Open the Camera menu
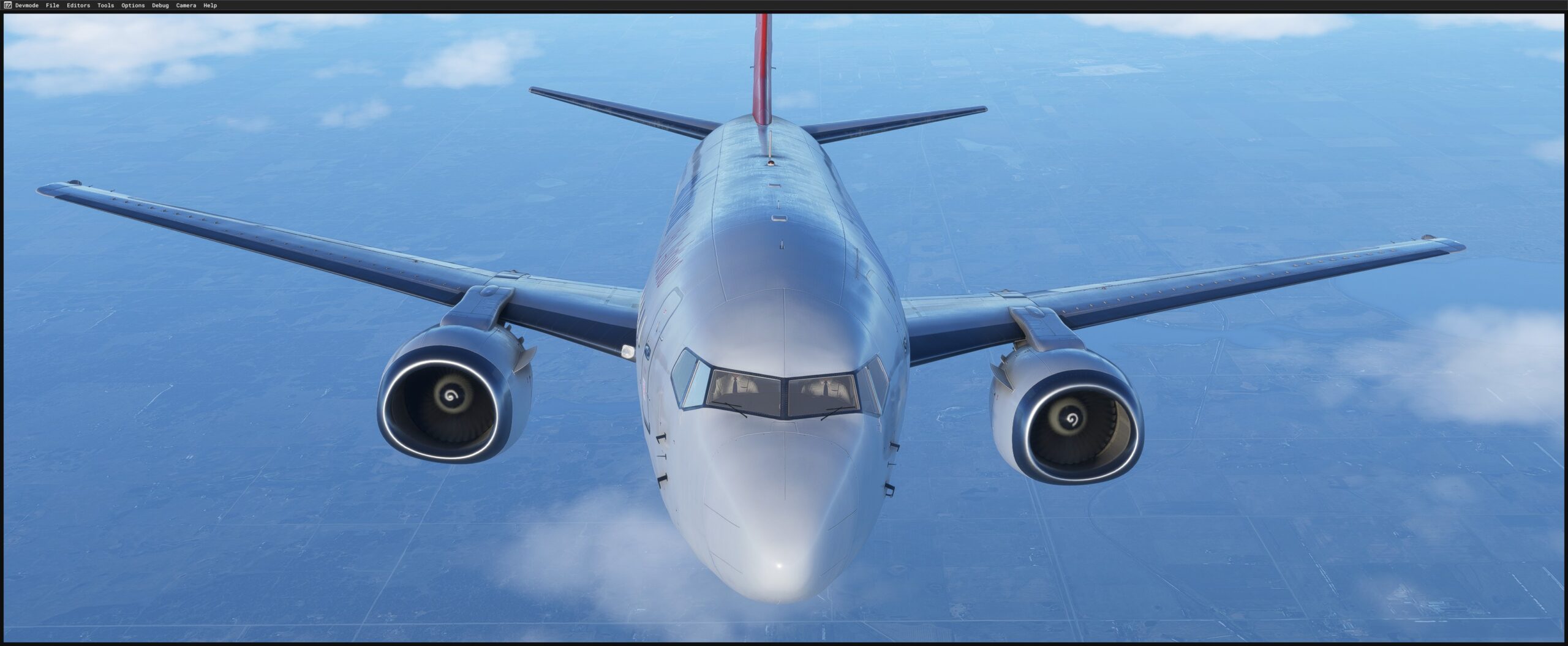 (185, 5)
